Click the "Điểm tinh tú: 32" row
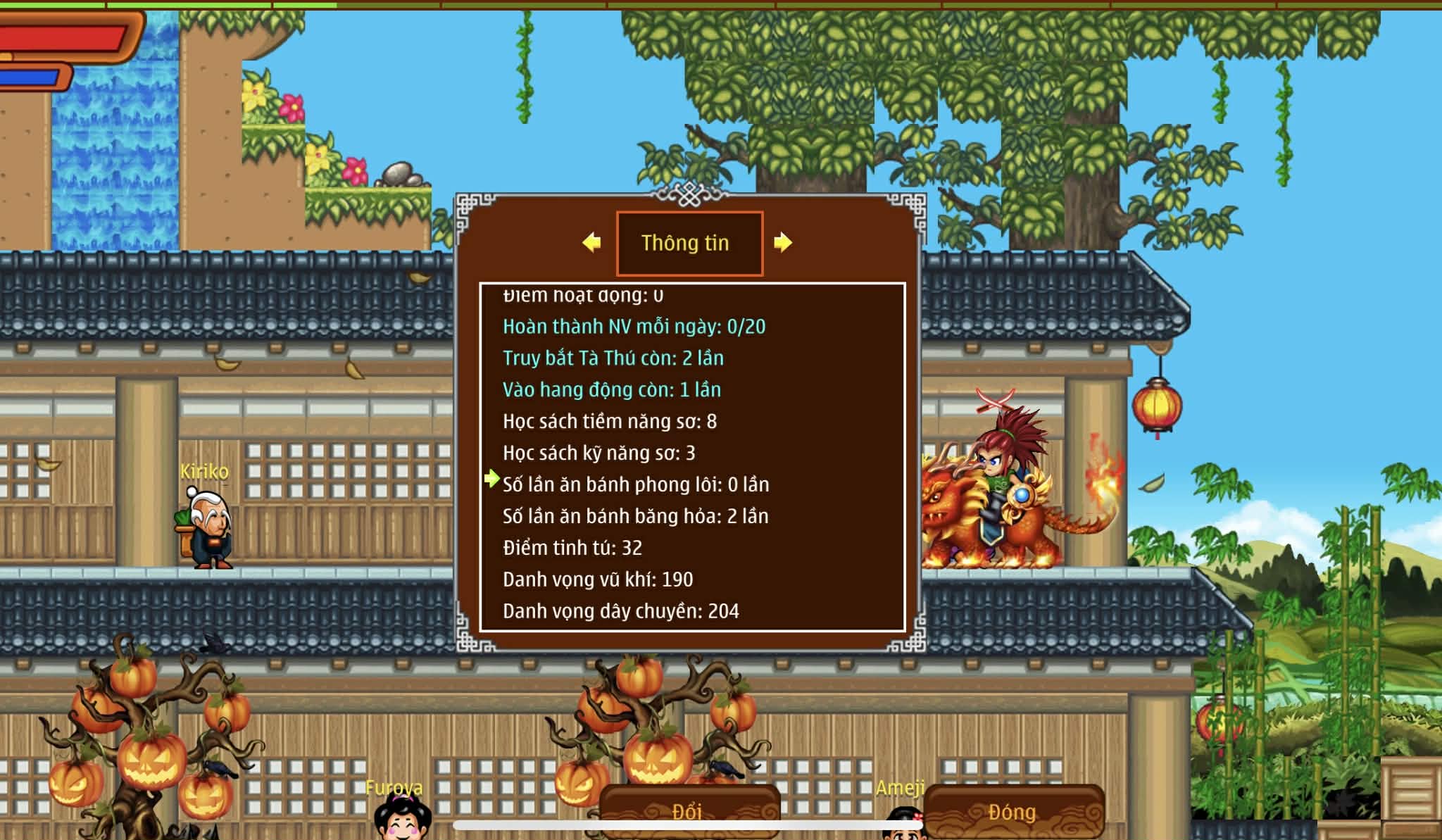Screen dimensions: 1442x840 pos(572,548)
